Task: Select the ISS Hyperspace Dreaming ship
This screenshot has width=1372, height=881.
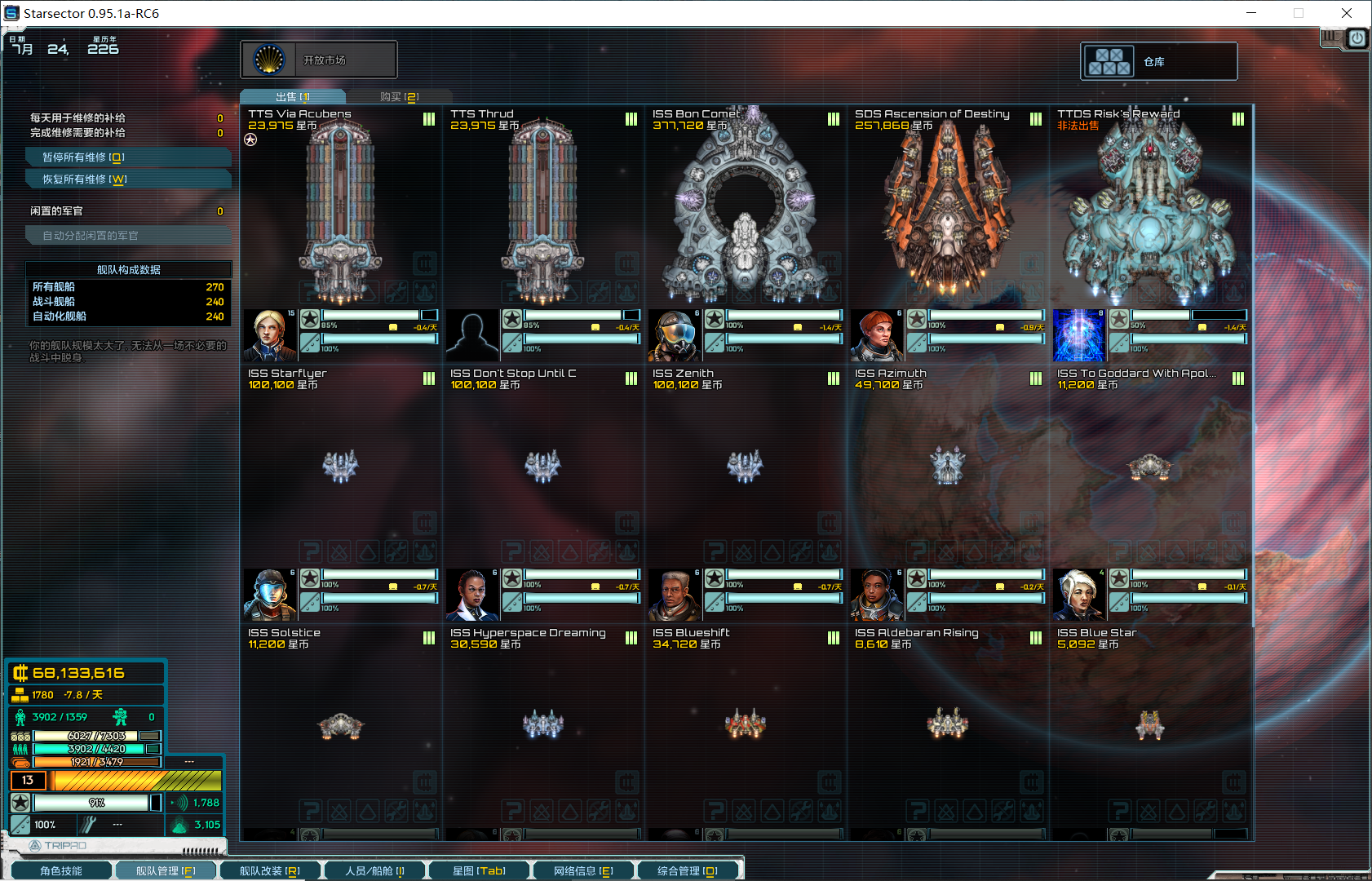Action: click(x=542, y=724)
